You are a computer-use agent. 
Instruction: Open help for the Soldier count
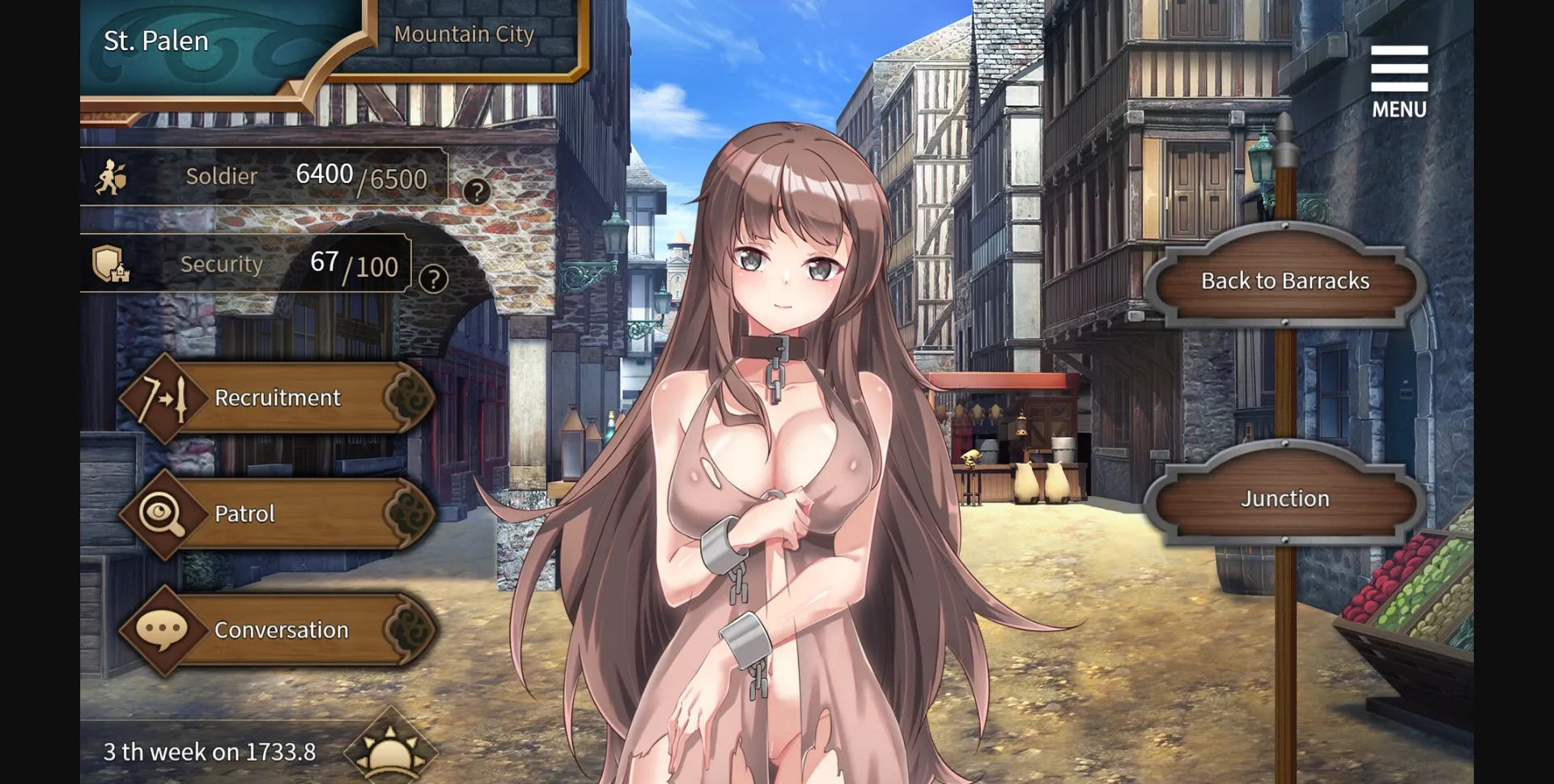point(479,191)
